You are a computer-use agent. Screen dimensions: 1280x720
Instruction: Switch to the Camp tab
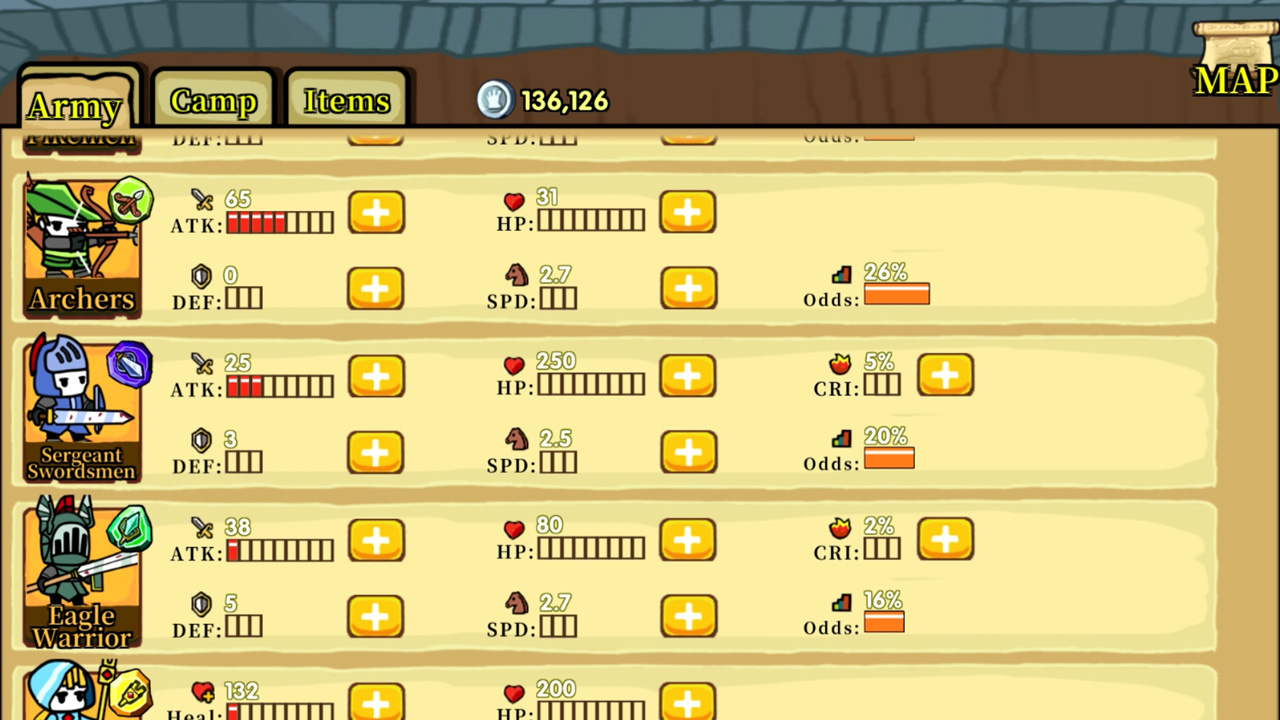pos(212,100)
